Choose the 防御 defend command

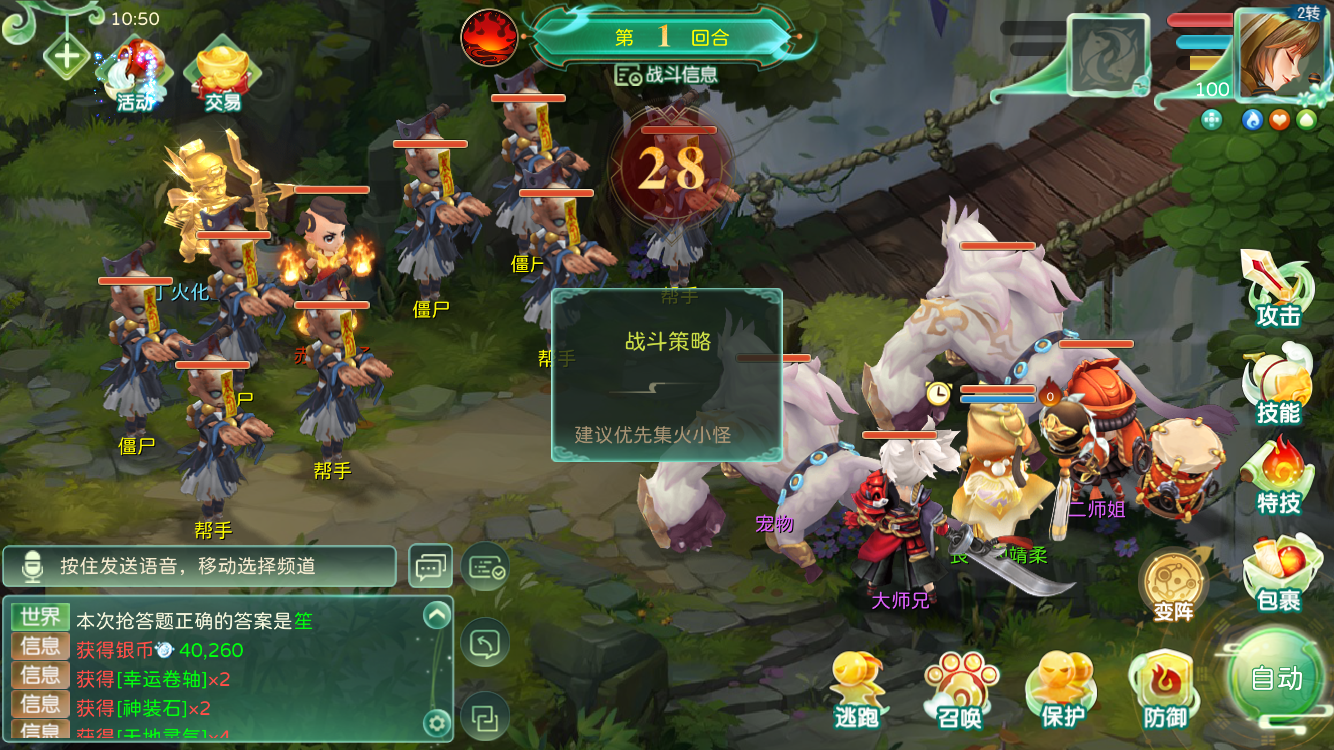coord(1164,690)
